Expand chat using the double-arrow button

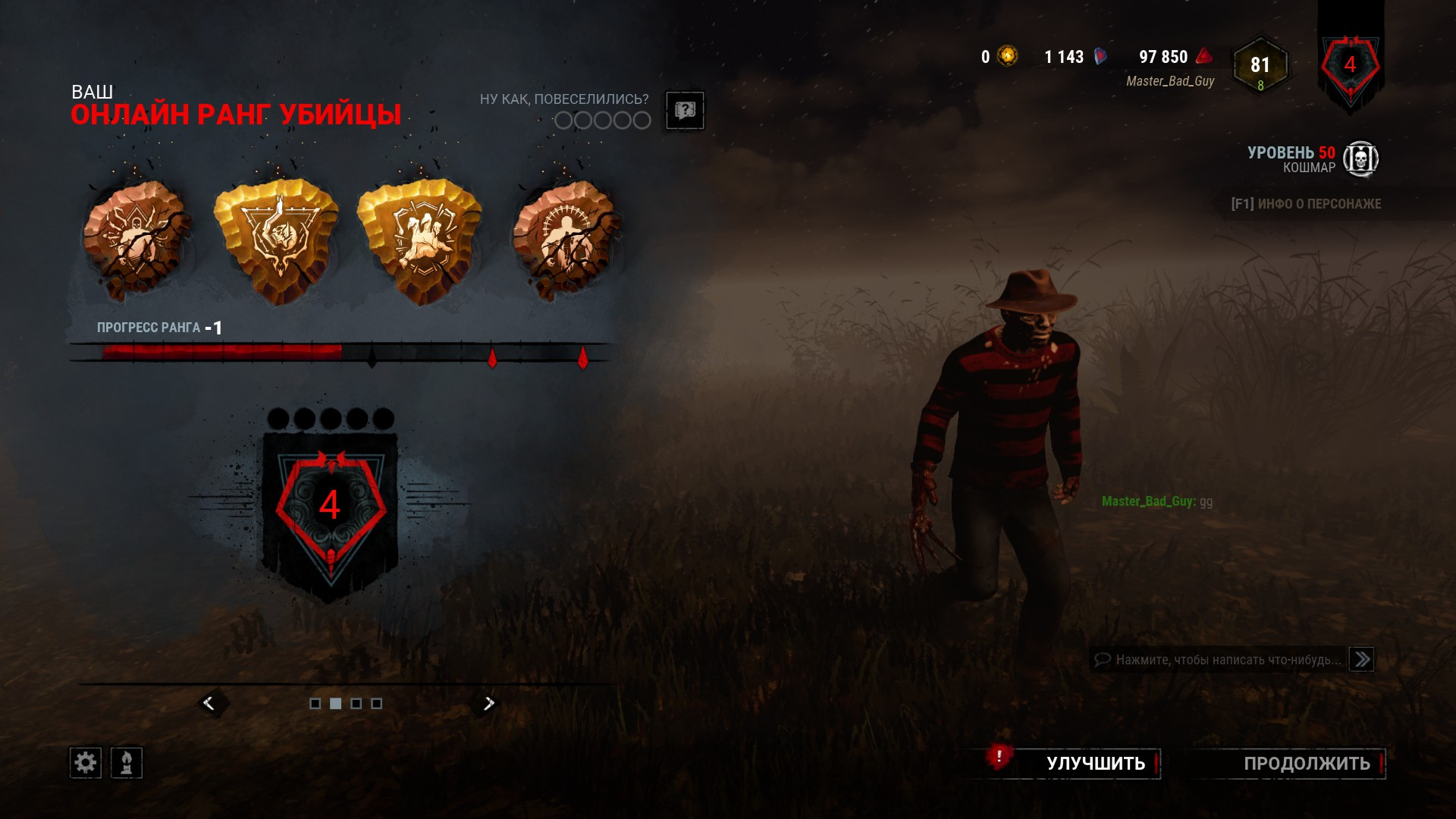[x=1361, y=658]
